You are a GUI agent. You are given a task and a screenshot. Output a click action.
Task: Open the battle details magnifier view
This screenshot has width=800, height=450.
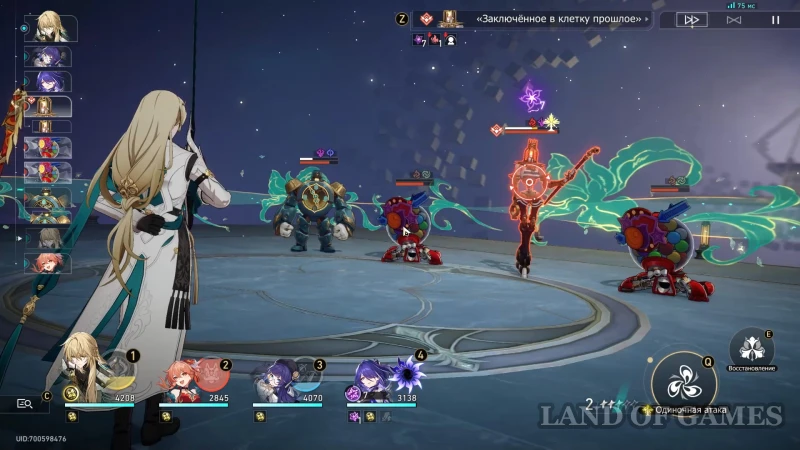(x=25, y=404)
